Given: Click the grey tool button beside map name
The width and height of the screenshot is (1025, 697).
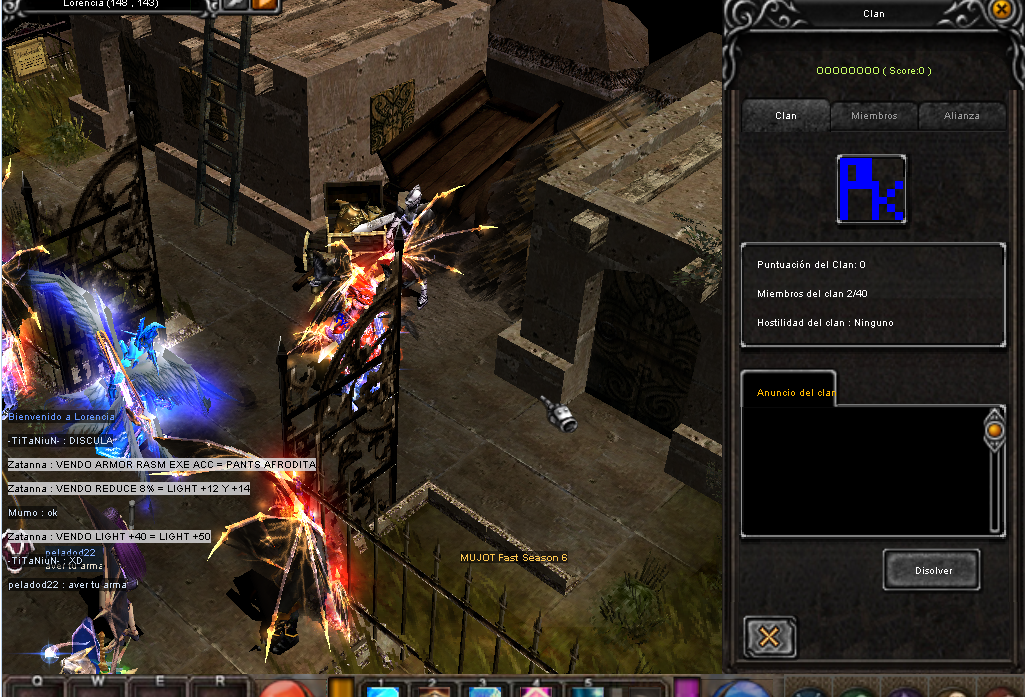Looking at the screenshot, I should click(x=235, y=5).
